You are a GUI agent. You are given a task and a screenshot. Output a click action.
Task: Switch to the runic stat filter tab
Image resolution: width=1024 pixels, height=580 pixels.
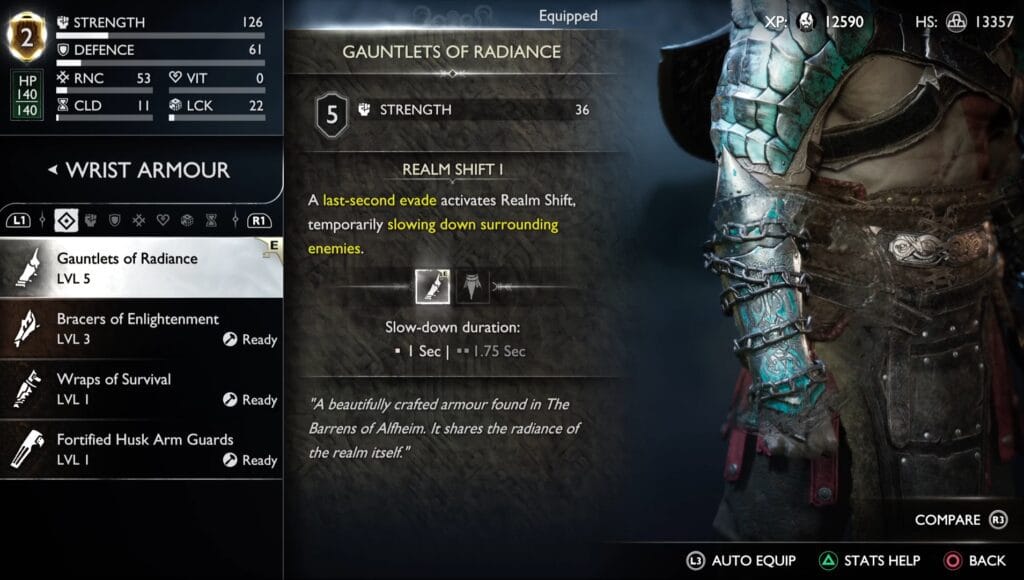tap(139, 219)
